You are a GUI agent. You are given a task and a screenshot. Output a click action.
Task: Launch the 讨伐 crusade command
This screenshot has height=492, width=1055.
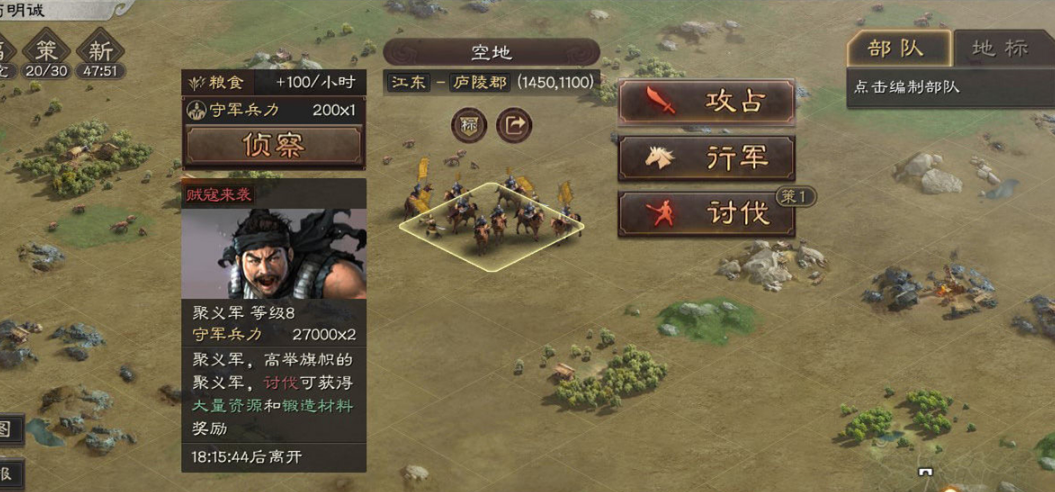[x=706, y=214]
